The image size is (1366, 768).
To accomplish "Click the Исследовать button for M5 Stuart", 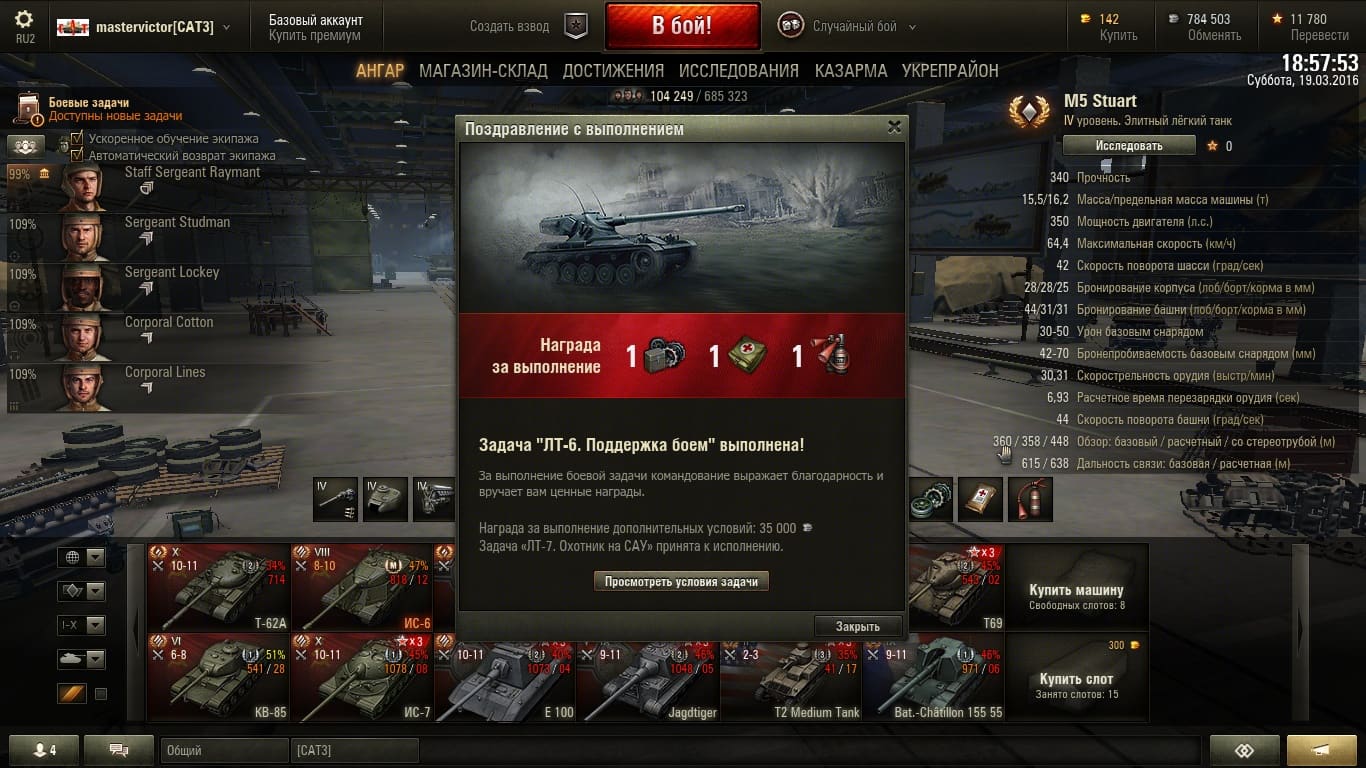I will coord(1128,145).
